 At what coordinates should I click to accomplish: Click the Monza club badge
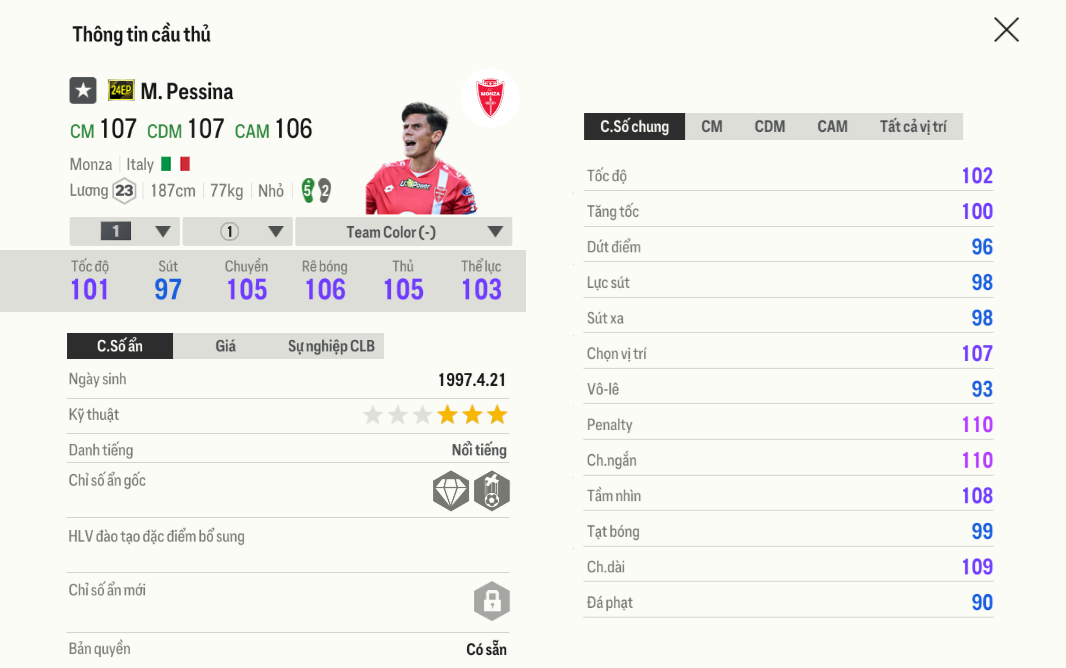[490, 98]
